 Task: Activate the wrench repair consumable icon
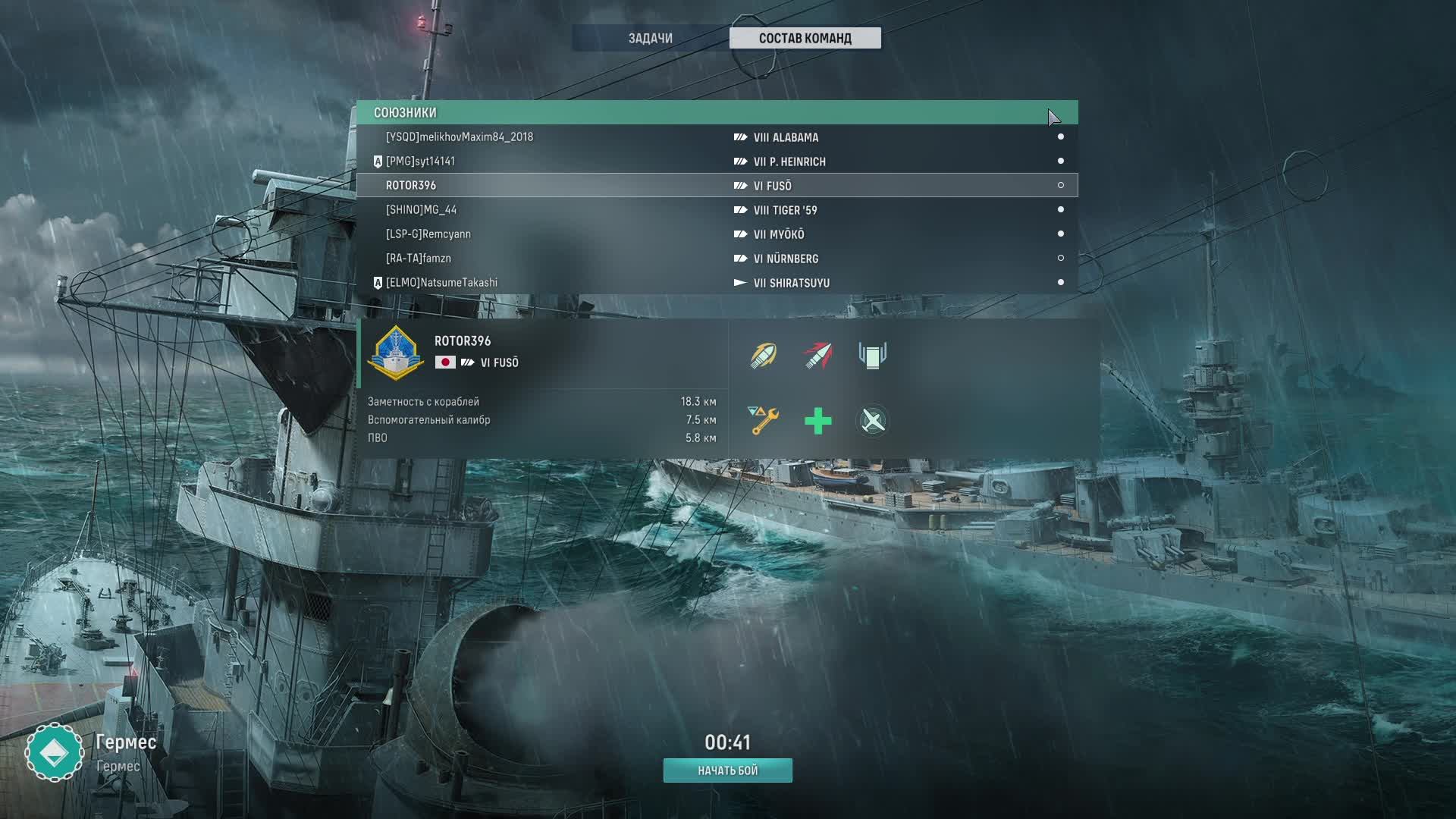pyautogui.click(x=764, y=421)
